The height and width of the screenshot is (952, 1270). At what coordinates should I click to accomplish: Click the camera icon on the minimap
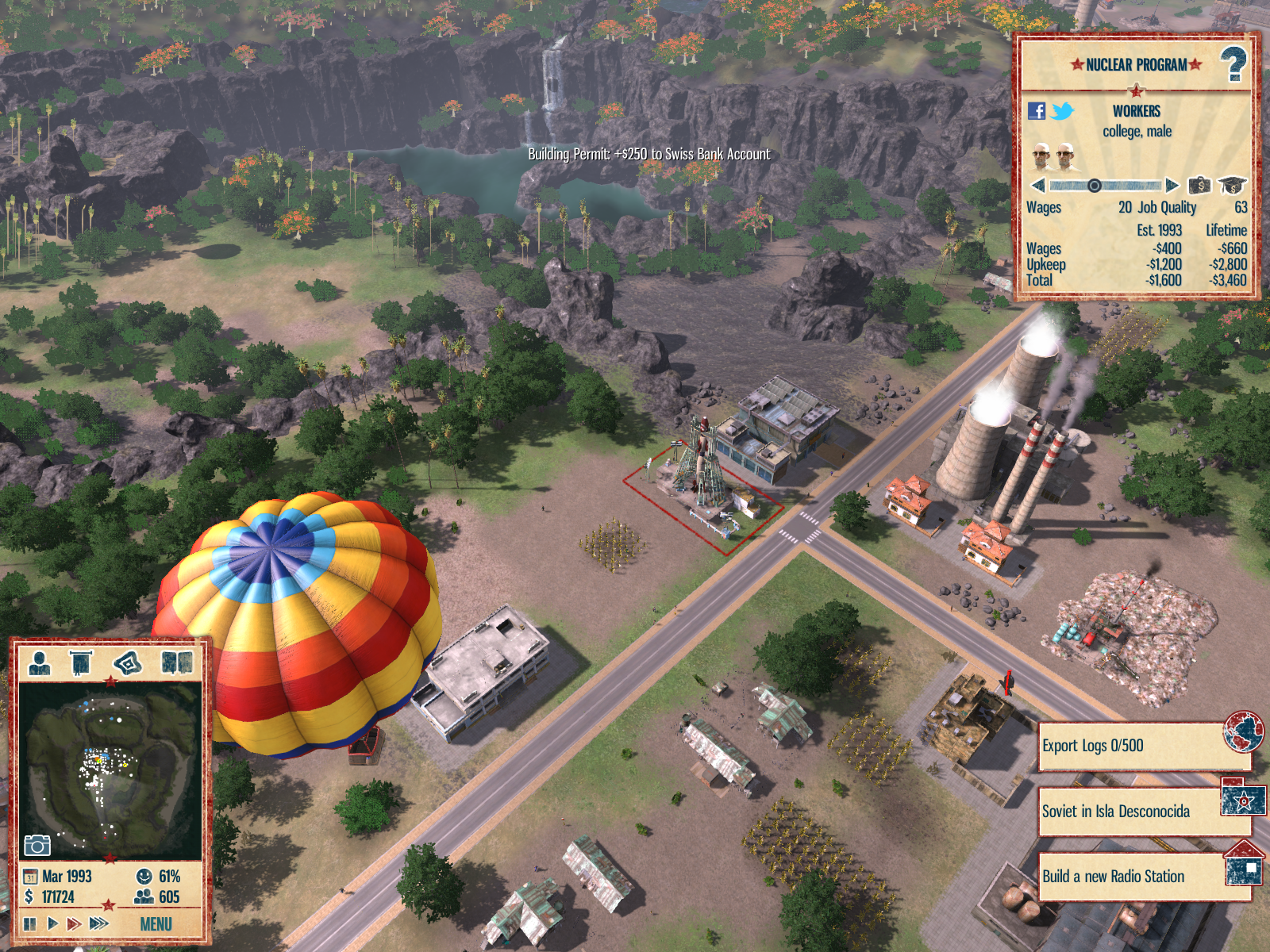[x=37, y=845]
